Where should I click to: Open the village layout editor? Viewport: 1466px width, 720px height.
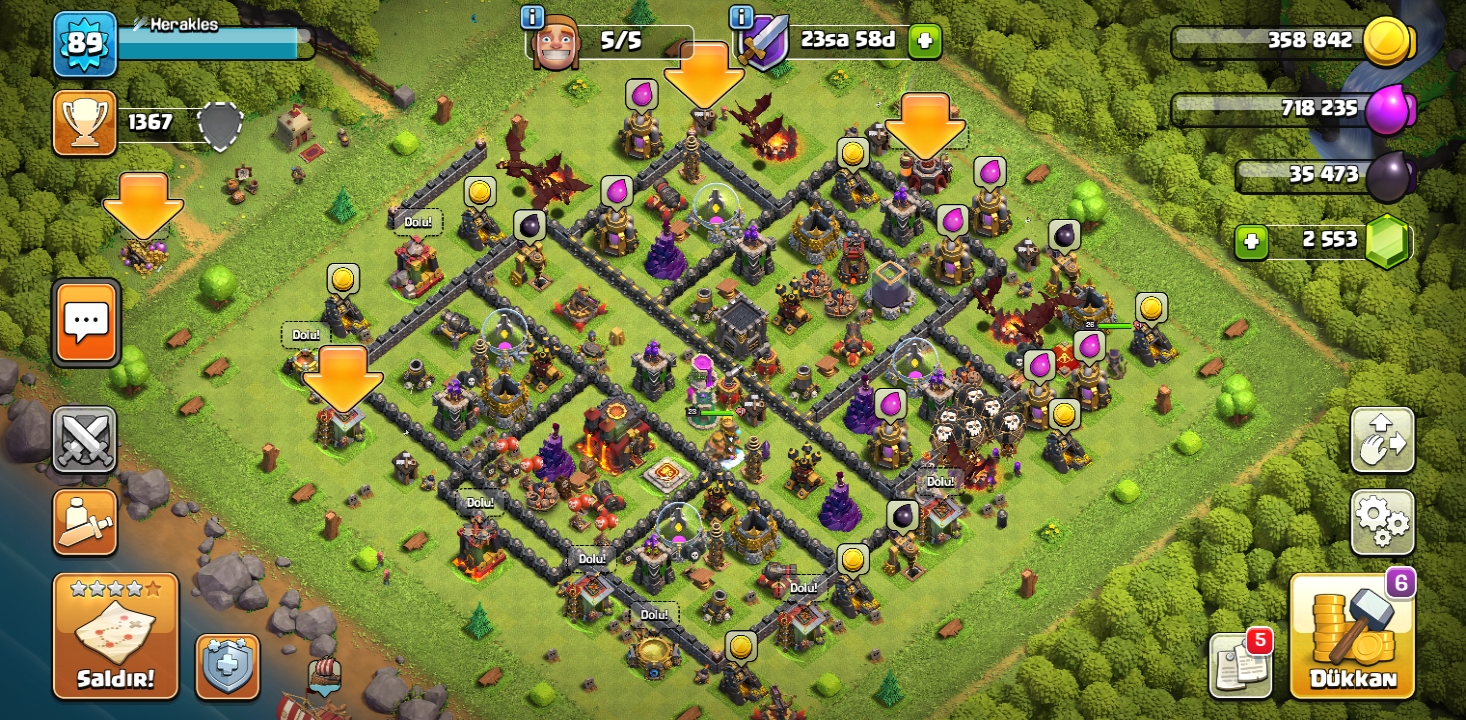coord(1382,439)
